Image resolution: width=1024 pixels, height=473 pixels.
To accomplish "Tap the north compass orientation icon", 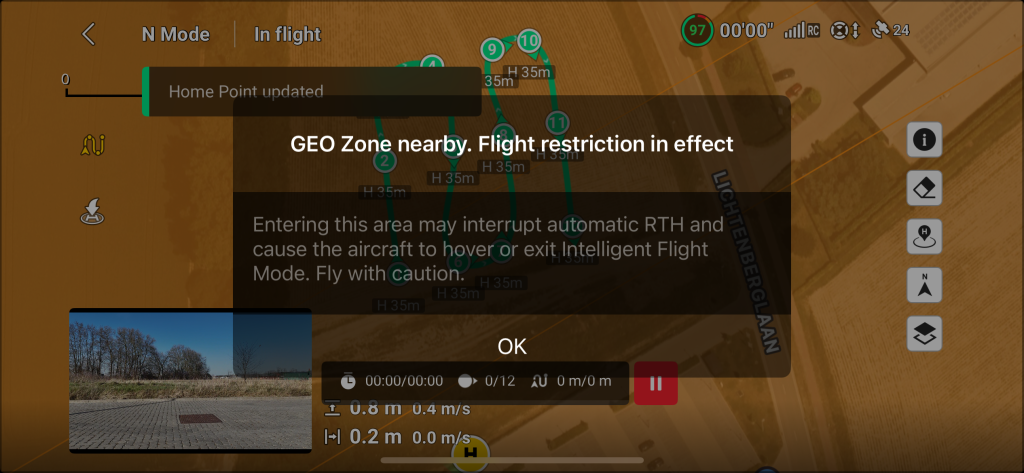I will tap(924, 285).
